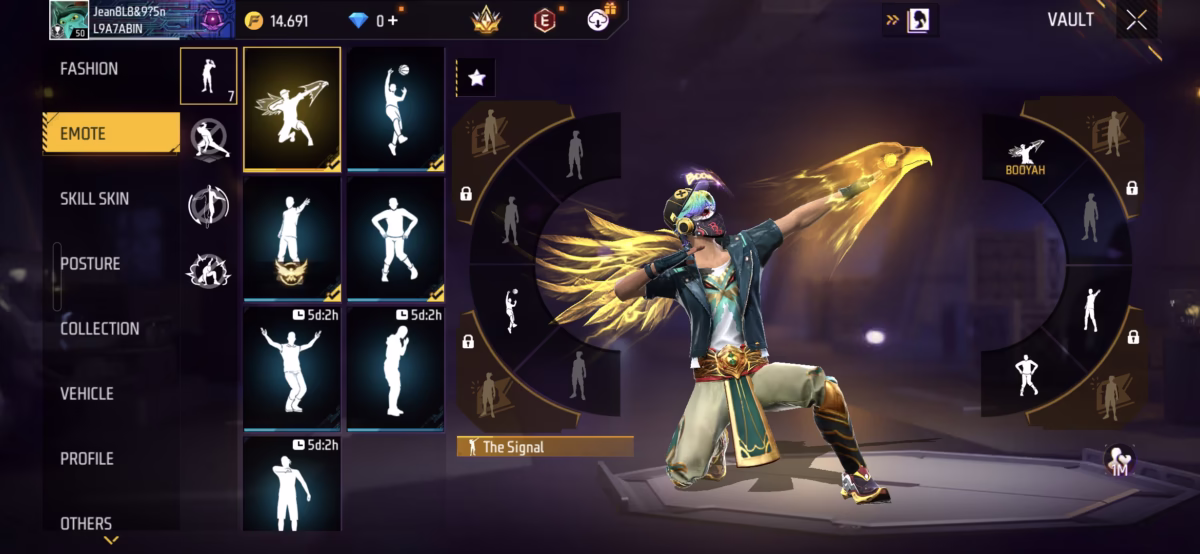Select the golden eagle emote tile
The image size is (1200, 554).
[292, 109]
